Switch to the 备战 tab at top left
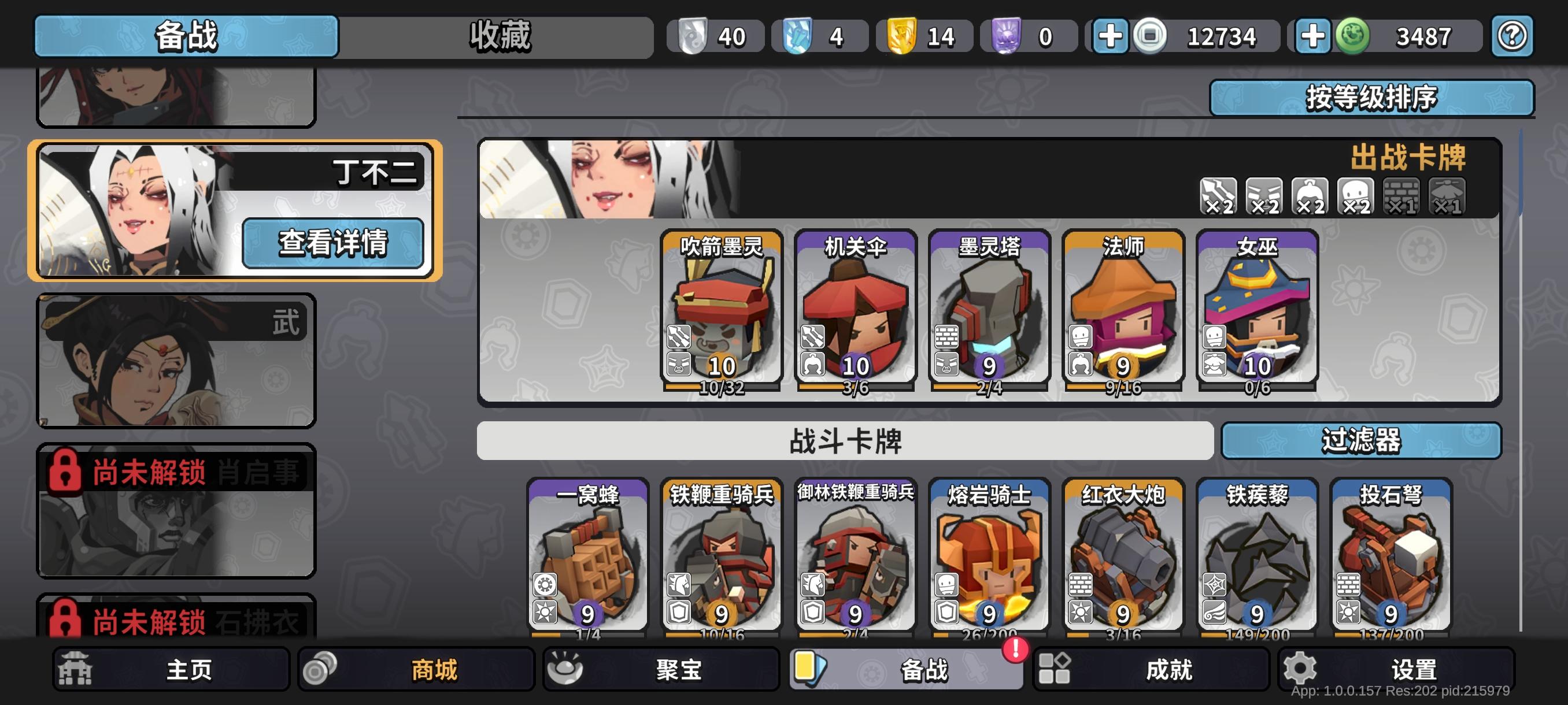This screenshot has width=1568, height=705. click(x=186, y=35)
